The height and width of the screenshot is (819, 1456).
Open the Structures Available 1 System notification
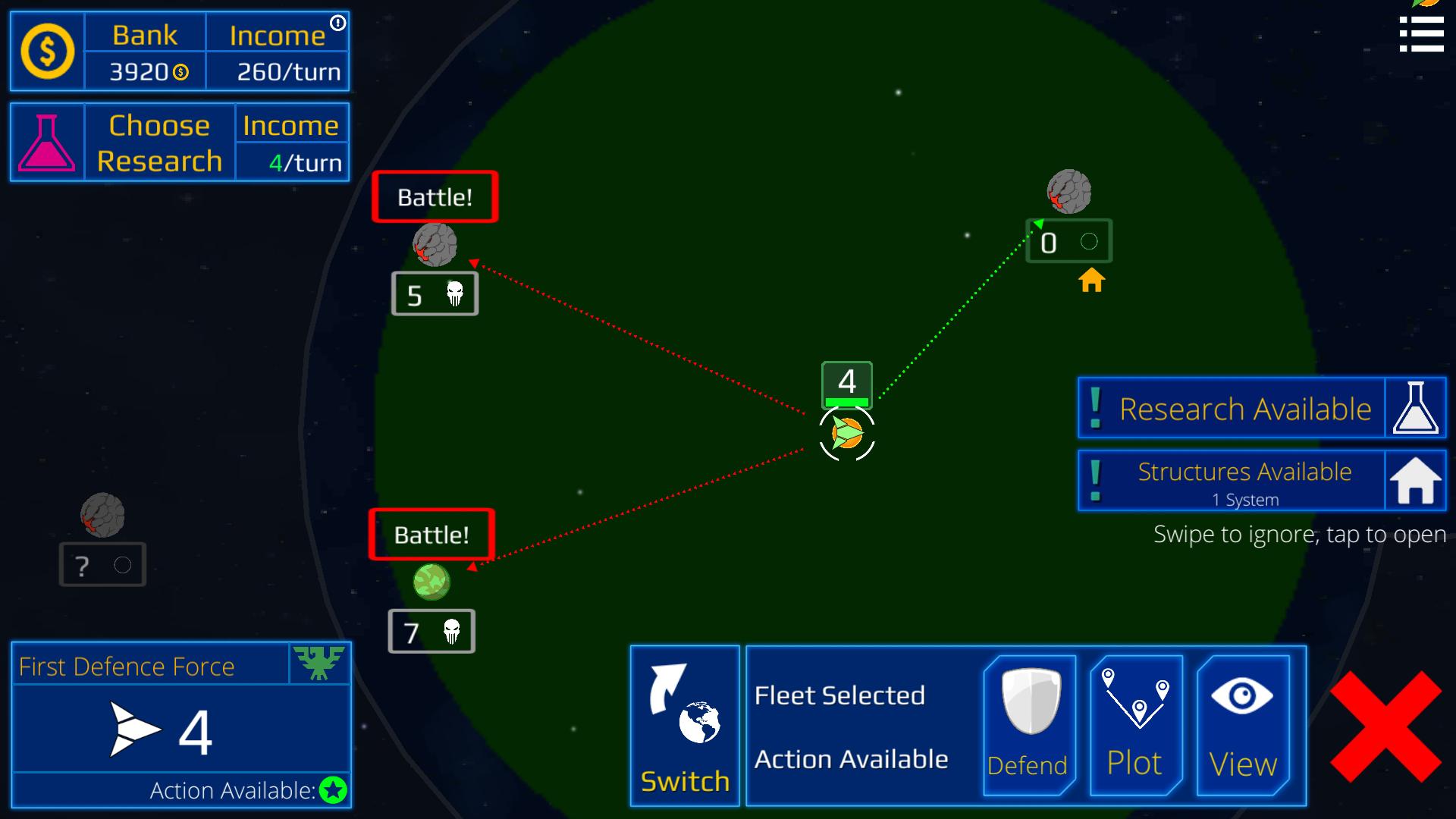point(1244,480)
